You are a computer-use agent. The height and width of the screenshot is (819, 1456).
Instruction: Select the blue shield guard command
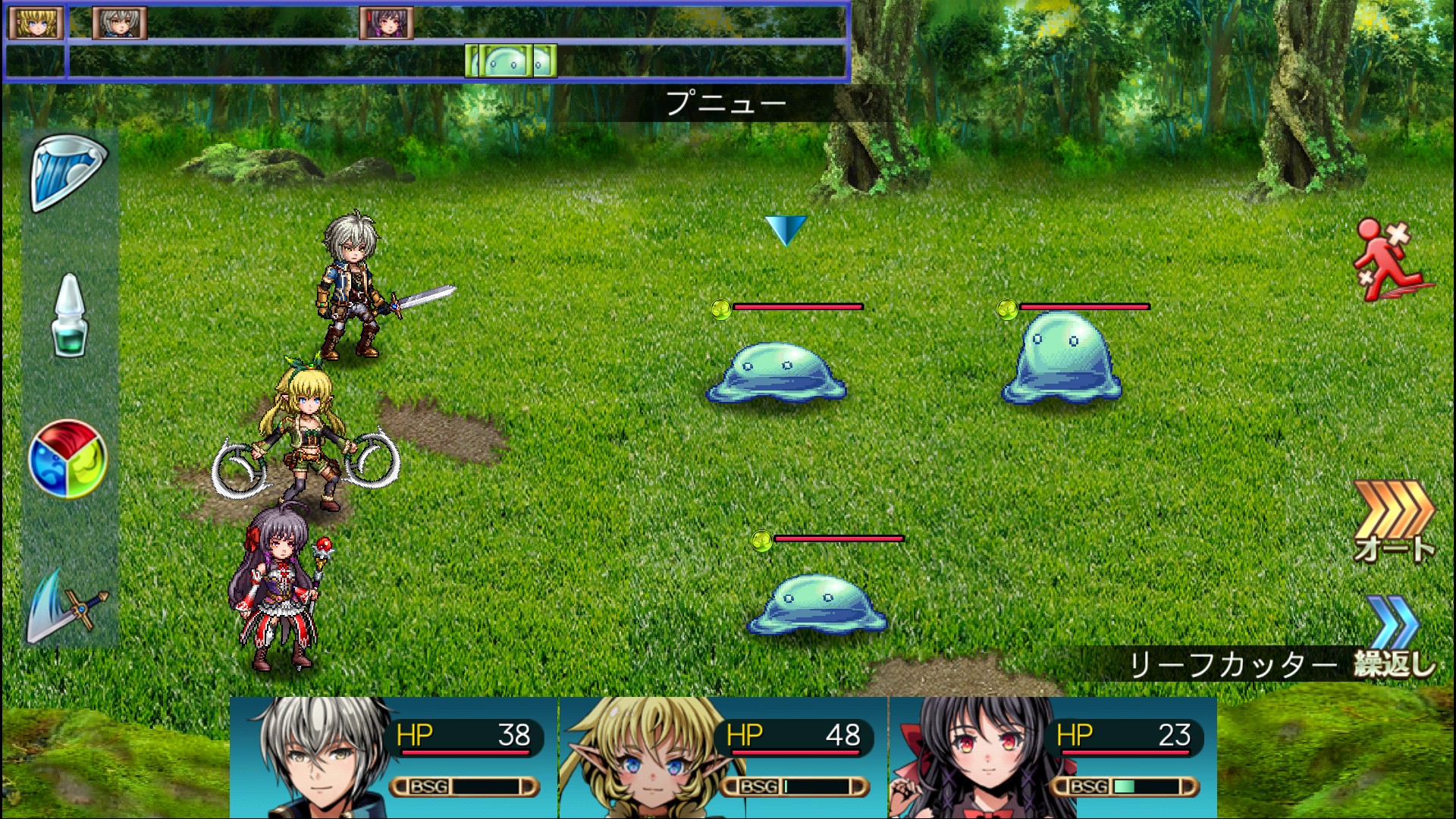coord(68,173)
